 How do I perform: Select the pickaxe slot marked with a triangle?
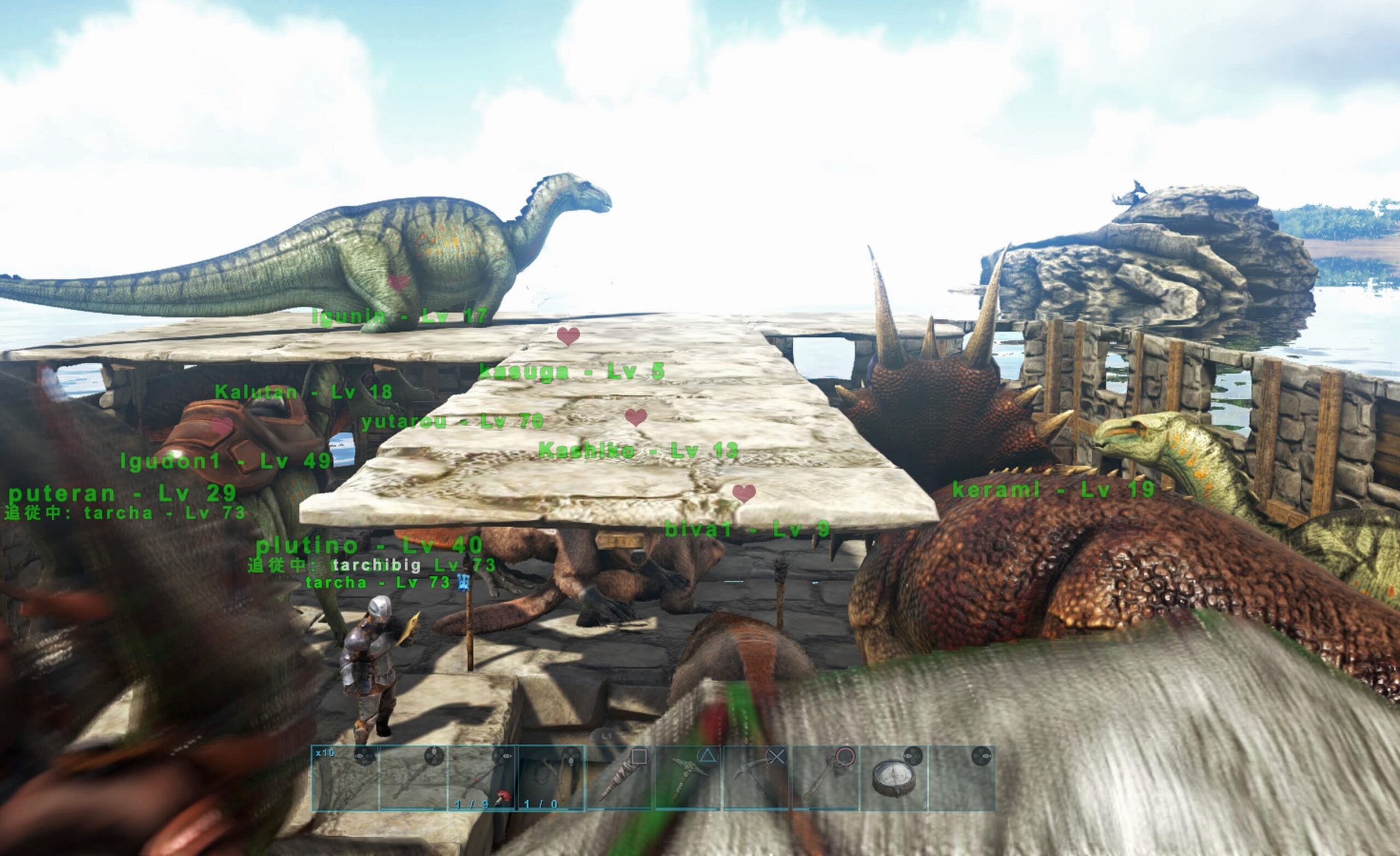688,777
